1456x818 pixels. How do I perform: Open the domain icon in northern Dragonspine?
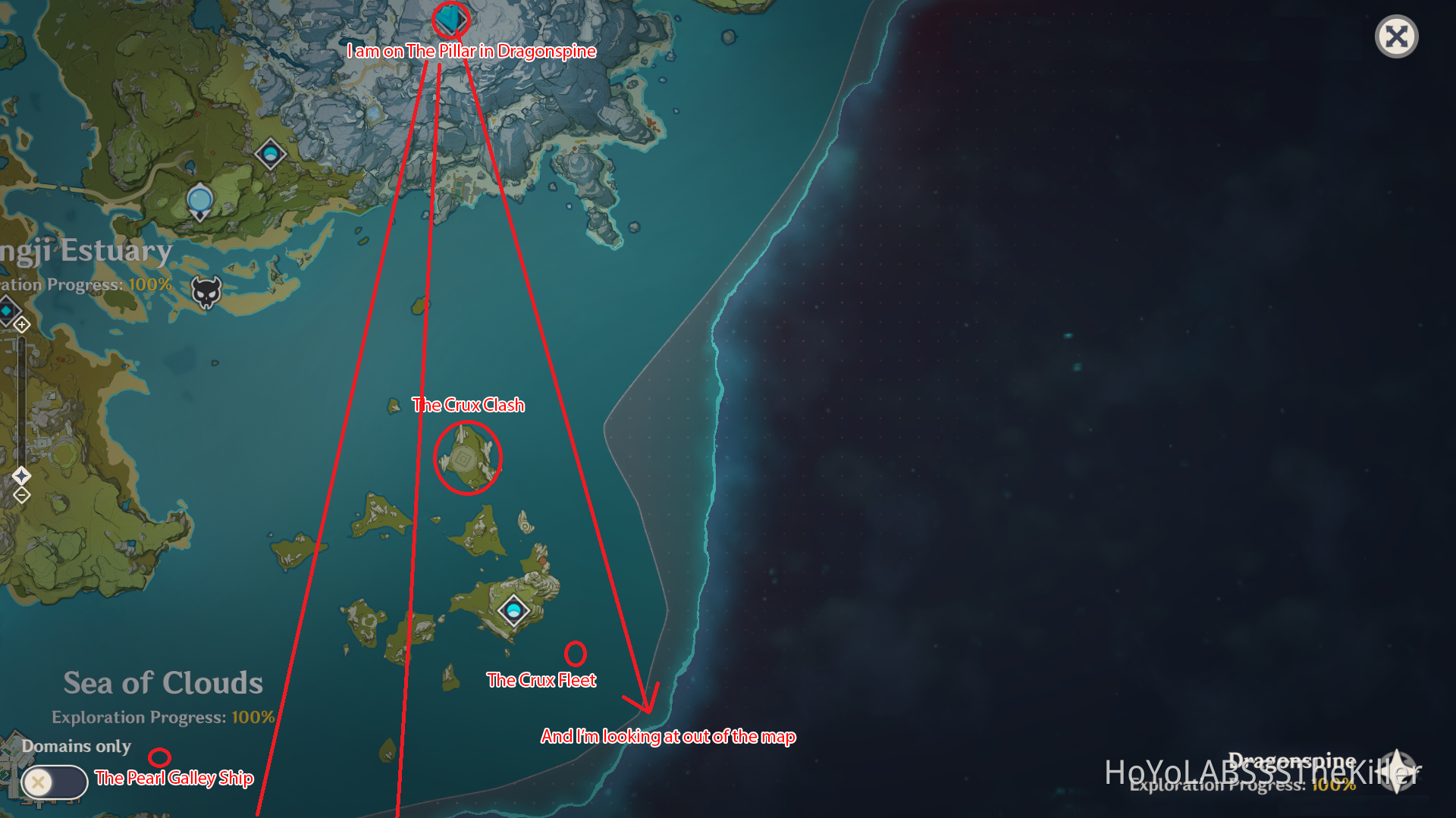(271, 153)
